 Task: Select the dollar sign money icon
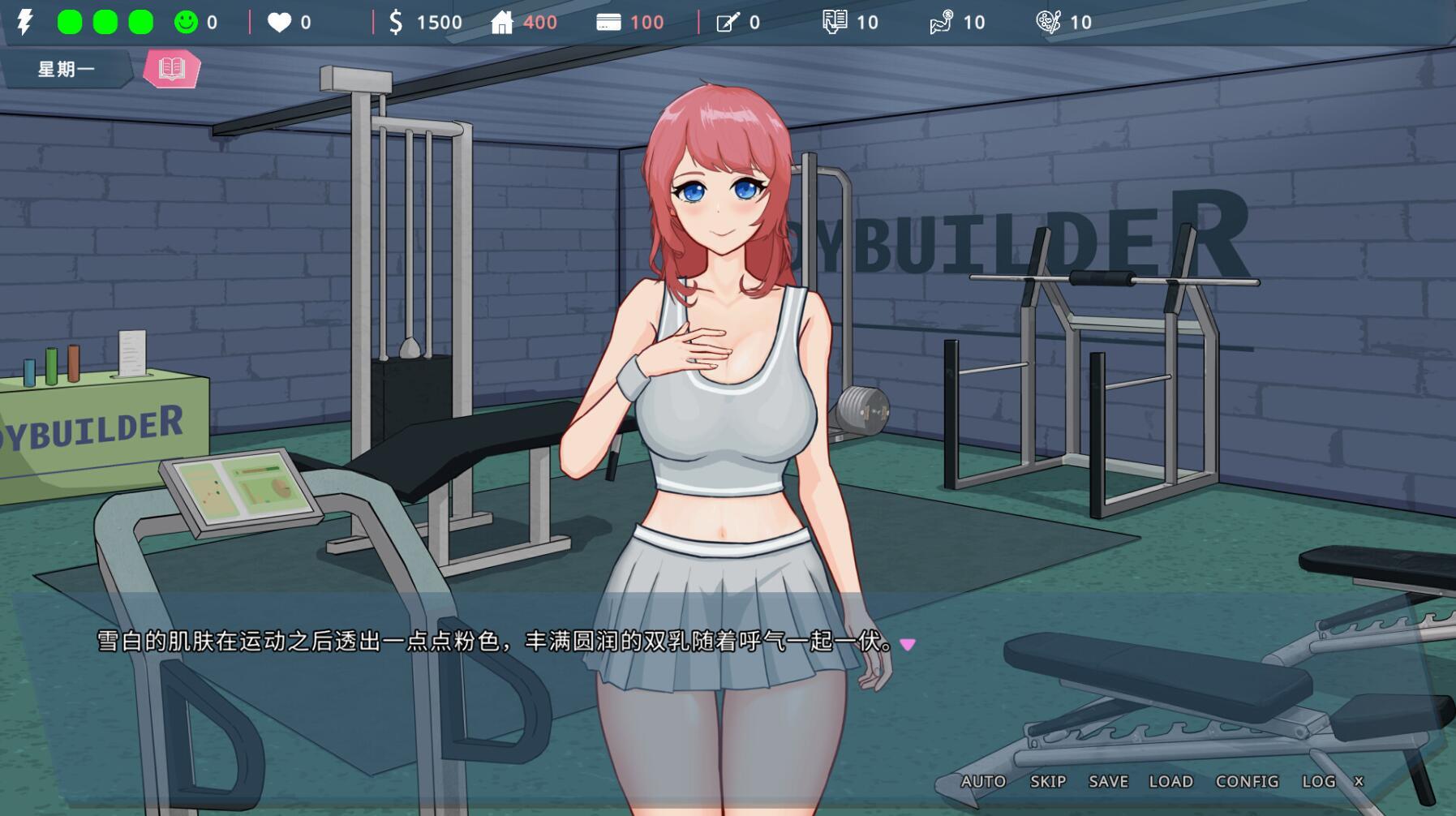point(397,22)
